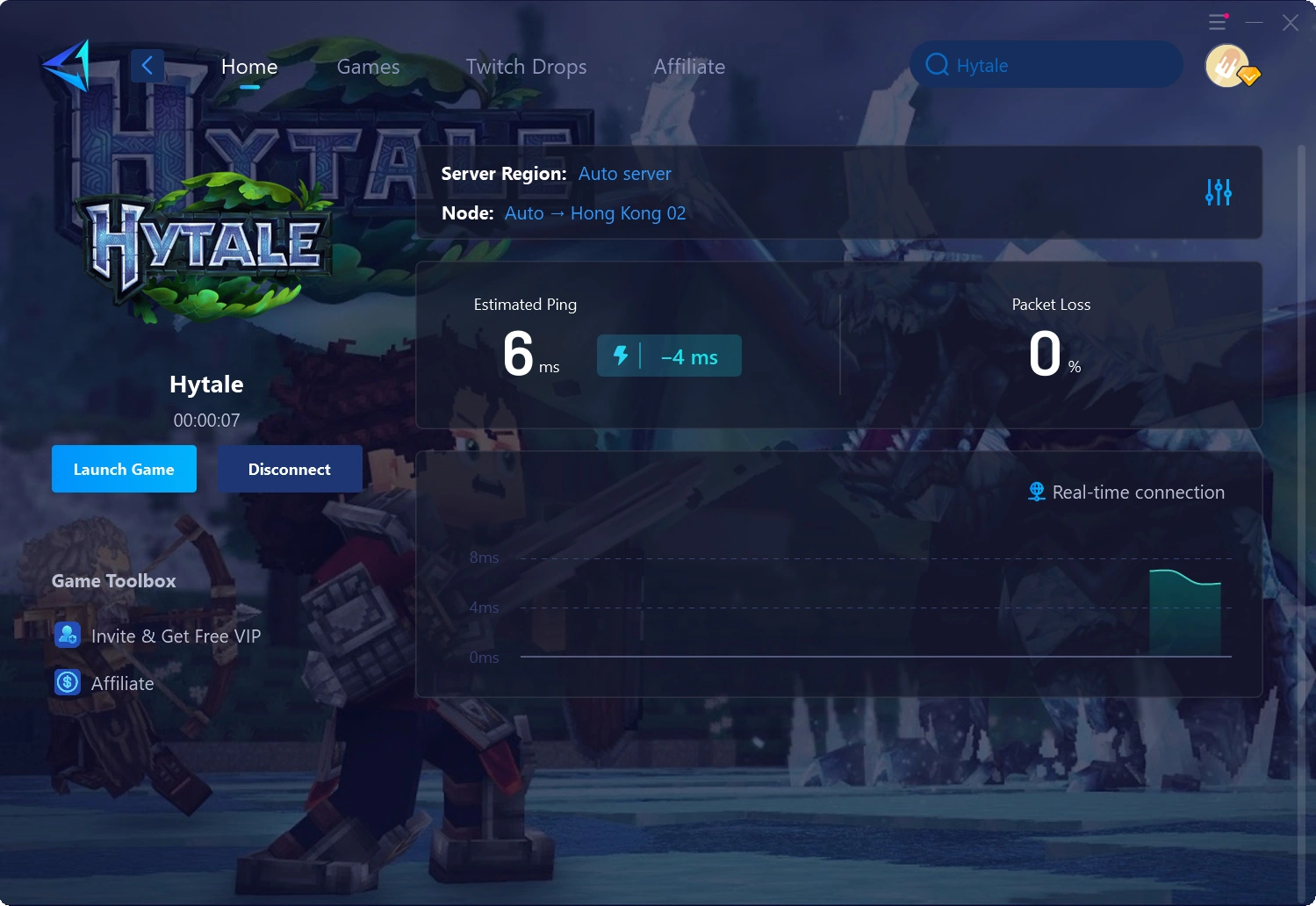Screen dimensions: 1316x906
Task: Open the hamburger menu with notification dot
Action: click(x=1216, y=22)
